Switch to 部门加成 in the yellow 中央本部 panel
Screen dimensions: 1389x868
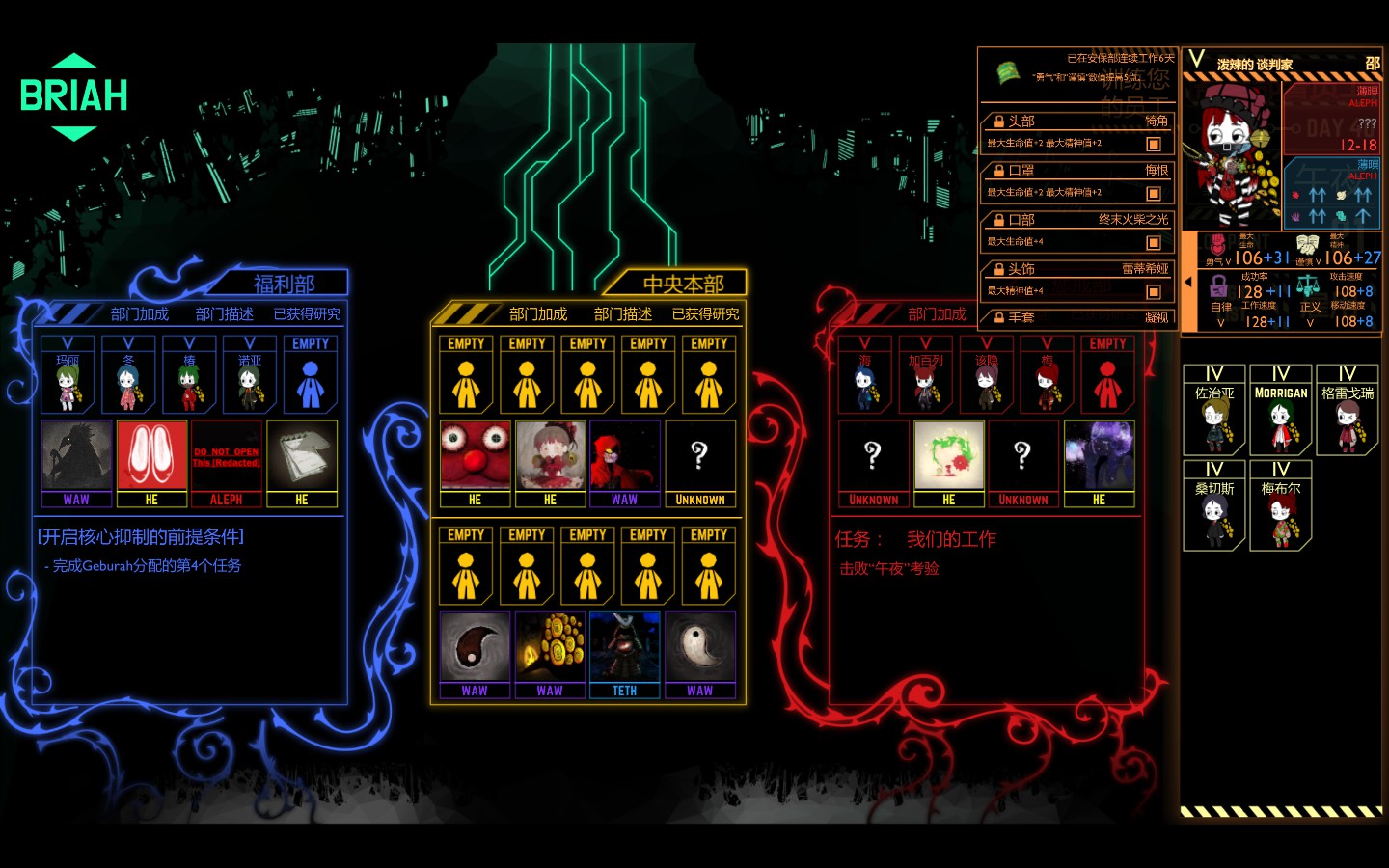(x=538, y=314)
